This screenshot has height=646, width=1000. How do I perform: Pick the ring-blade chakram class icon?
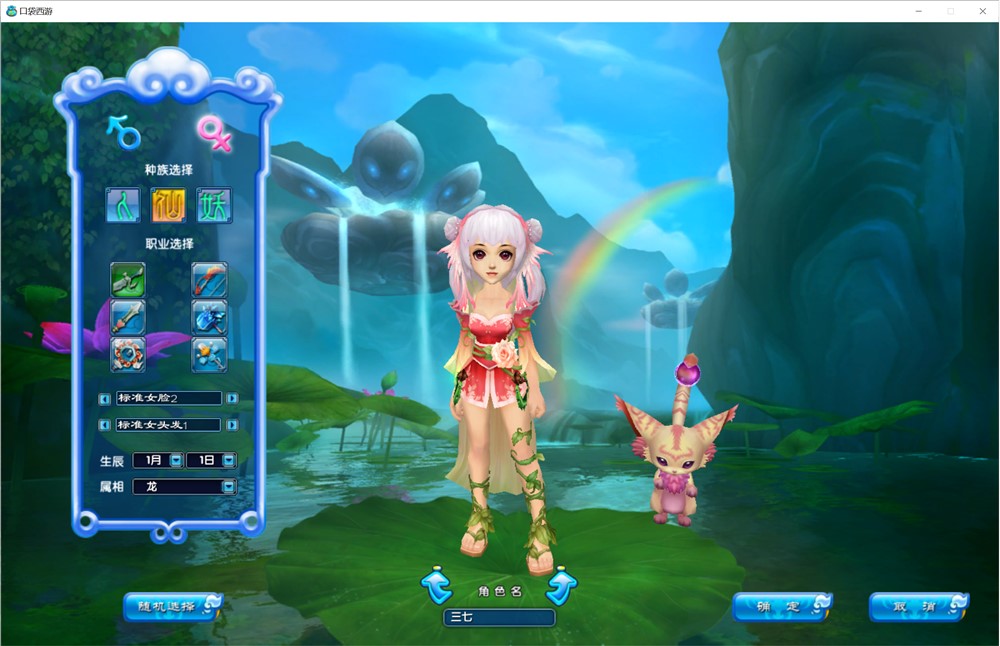(128, 354)
